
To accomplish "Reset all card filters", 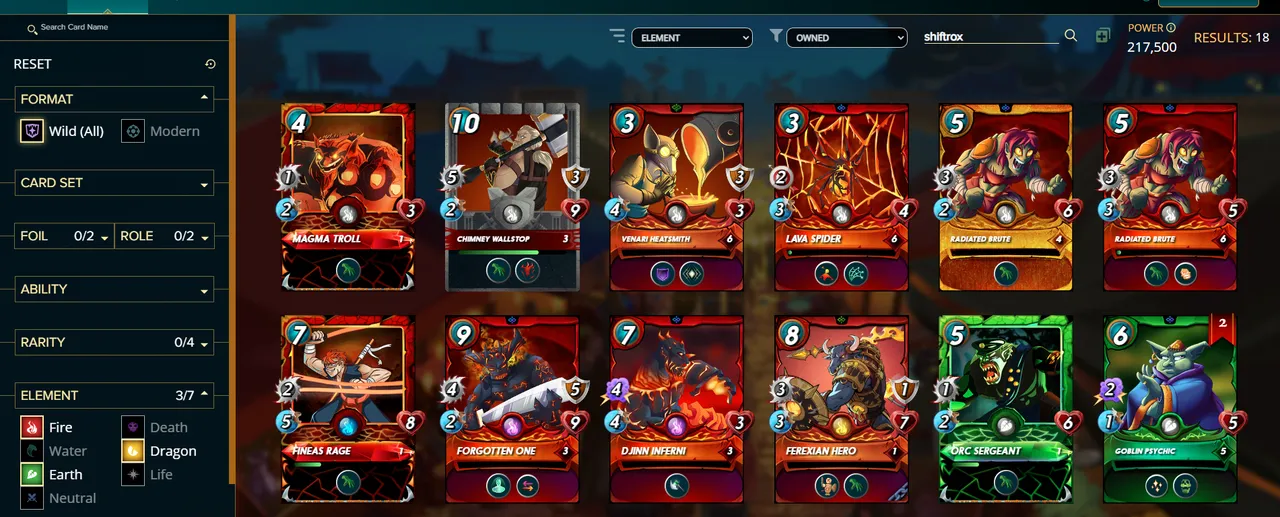I will pos(33,64).
